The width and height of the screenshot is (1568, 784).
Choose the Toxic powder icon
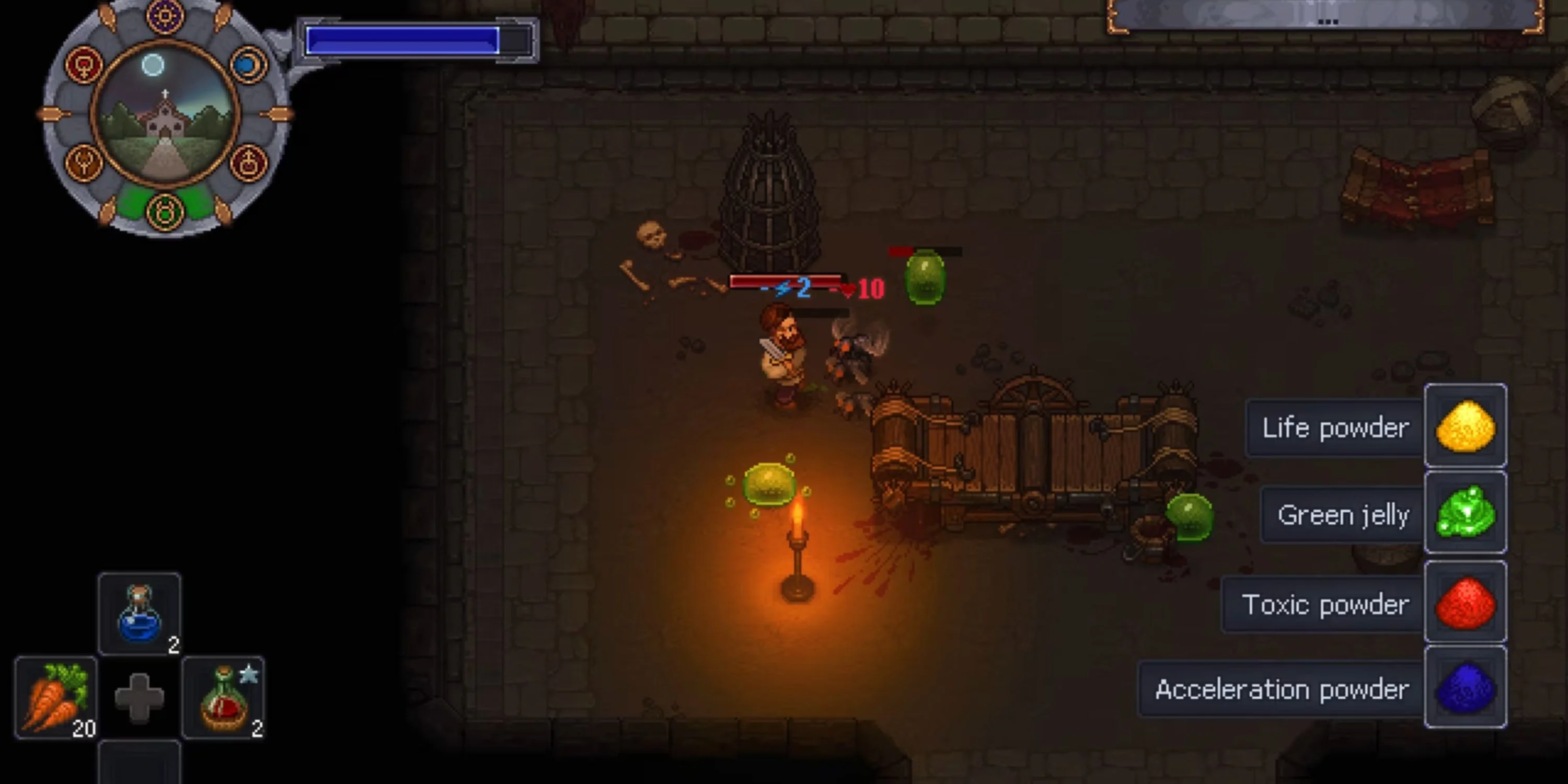click(x=1465, y=602)
